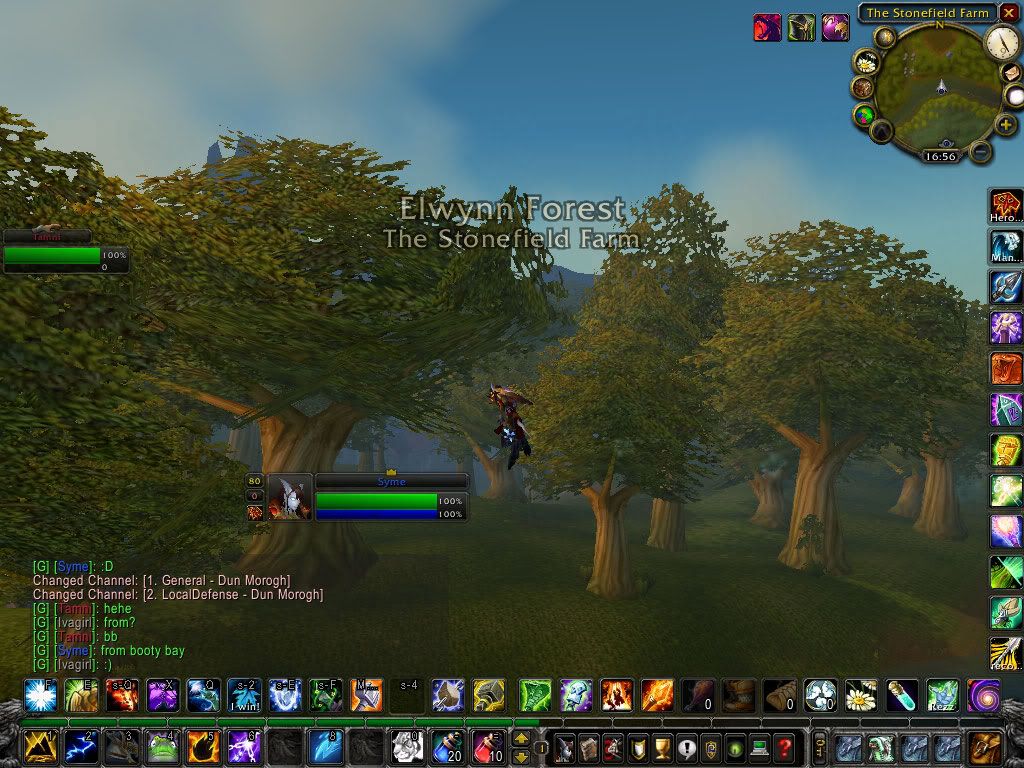Open the main menu computer icon

[760, 747]
